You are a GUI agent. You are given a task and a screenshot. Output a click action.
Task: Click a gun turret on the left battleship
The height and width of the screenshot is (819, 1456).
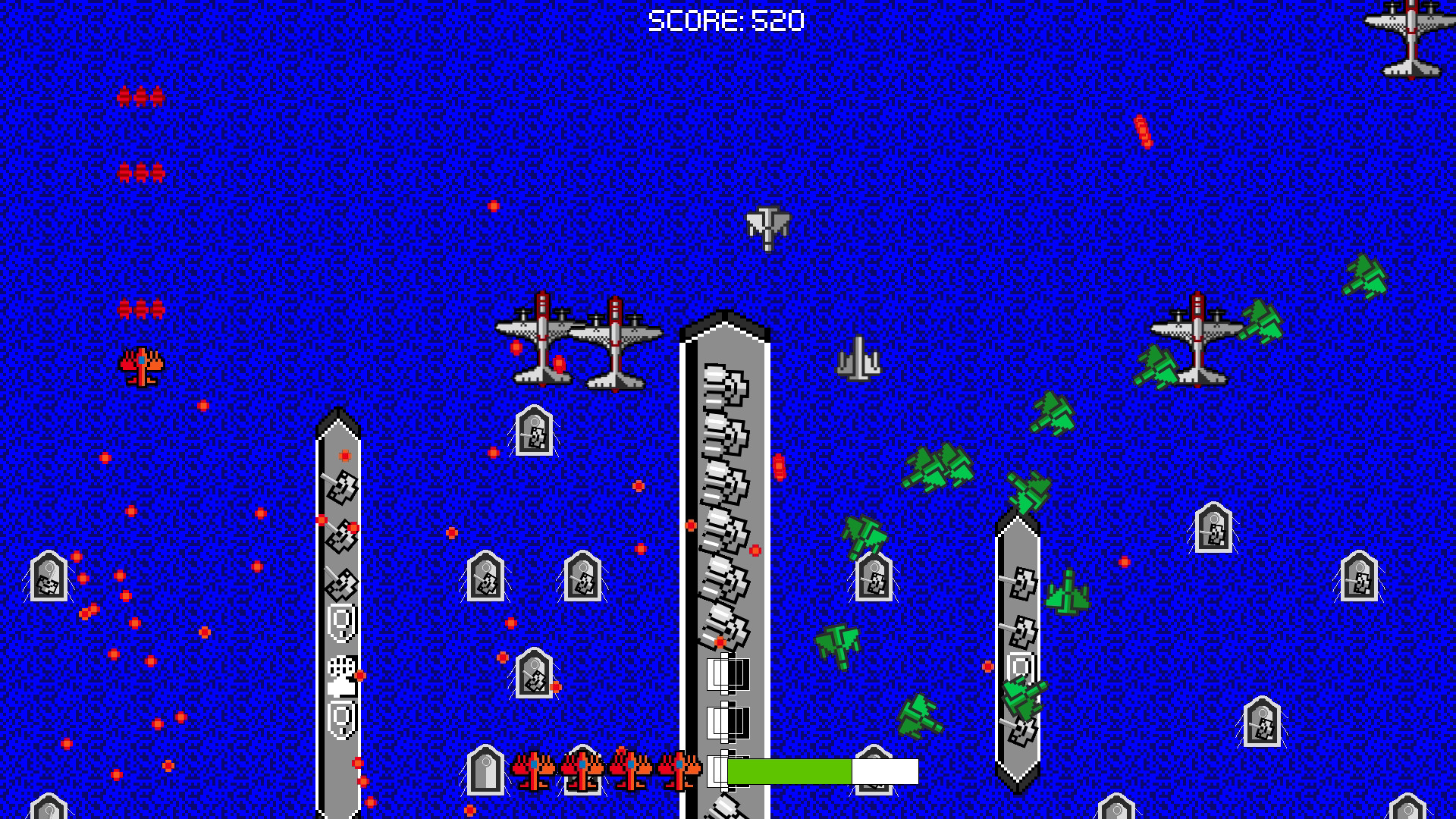pyautogui.click(x=341, y=489)
